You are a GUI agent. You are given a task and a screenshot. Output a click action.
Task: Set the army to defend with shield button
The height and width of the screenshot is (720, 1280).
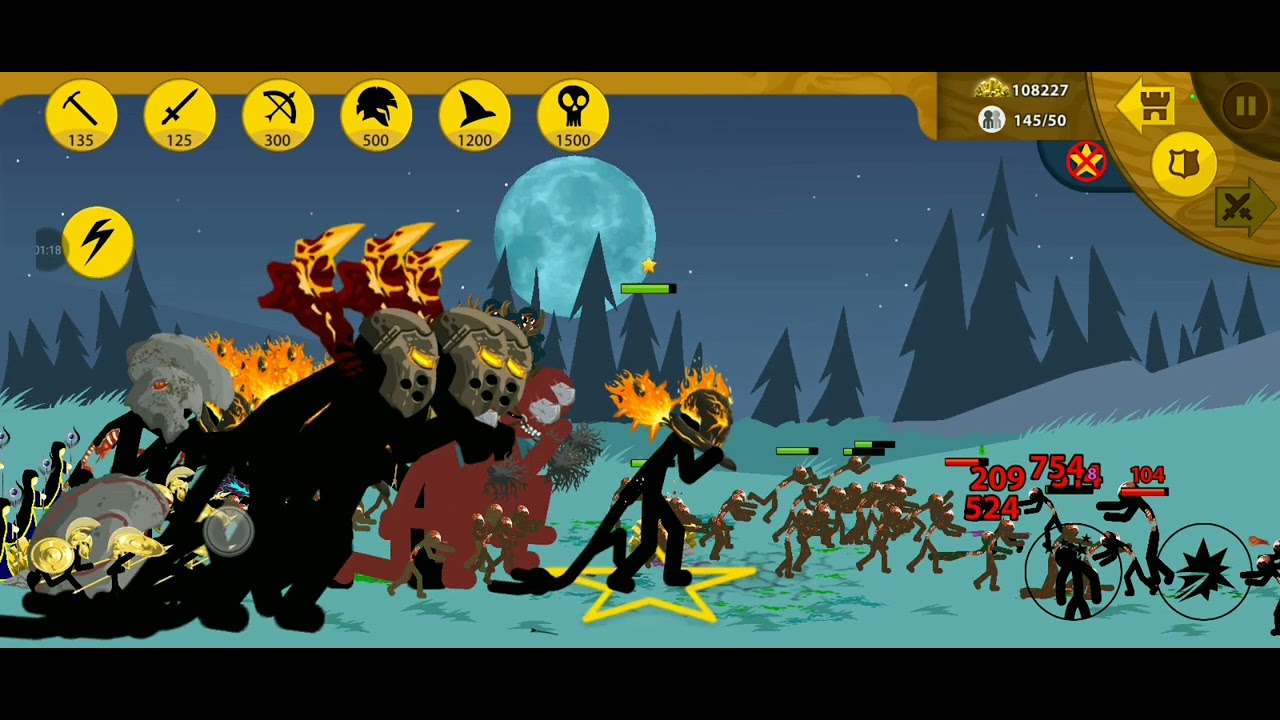(x=1184, y=164)
